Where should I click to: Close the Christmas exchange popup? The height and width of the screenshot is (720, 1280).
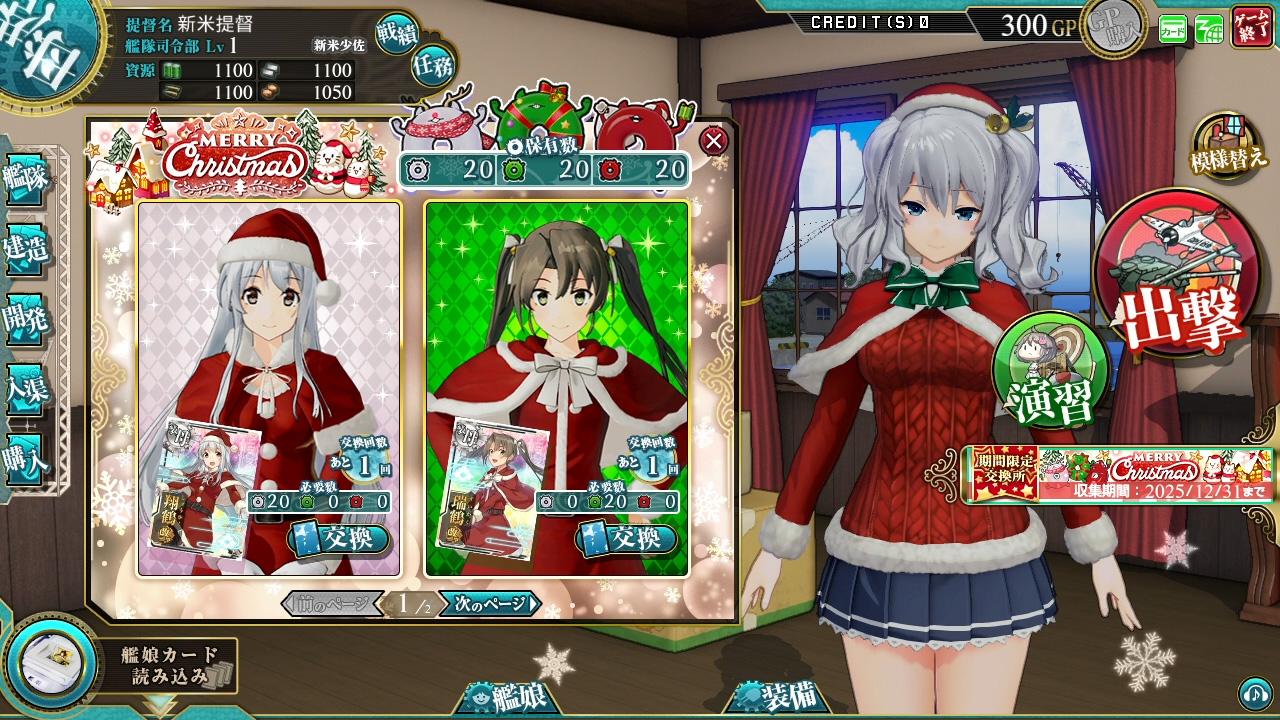tap(713, 141)
